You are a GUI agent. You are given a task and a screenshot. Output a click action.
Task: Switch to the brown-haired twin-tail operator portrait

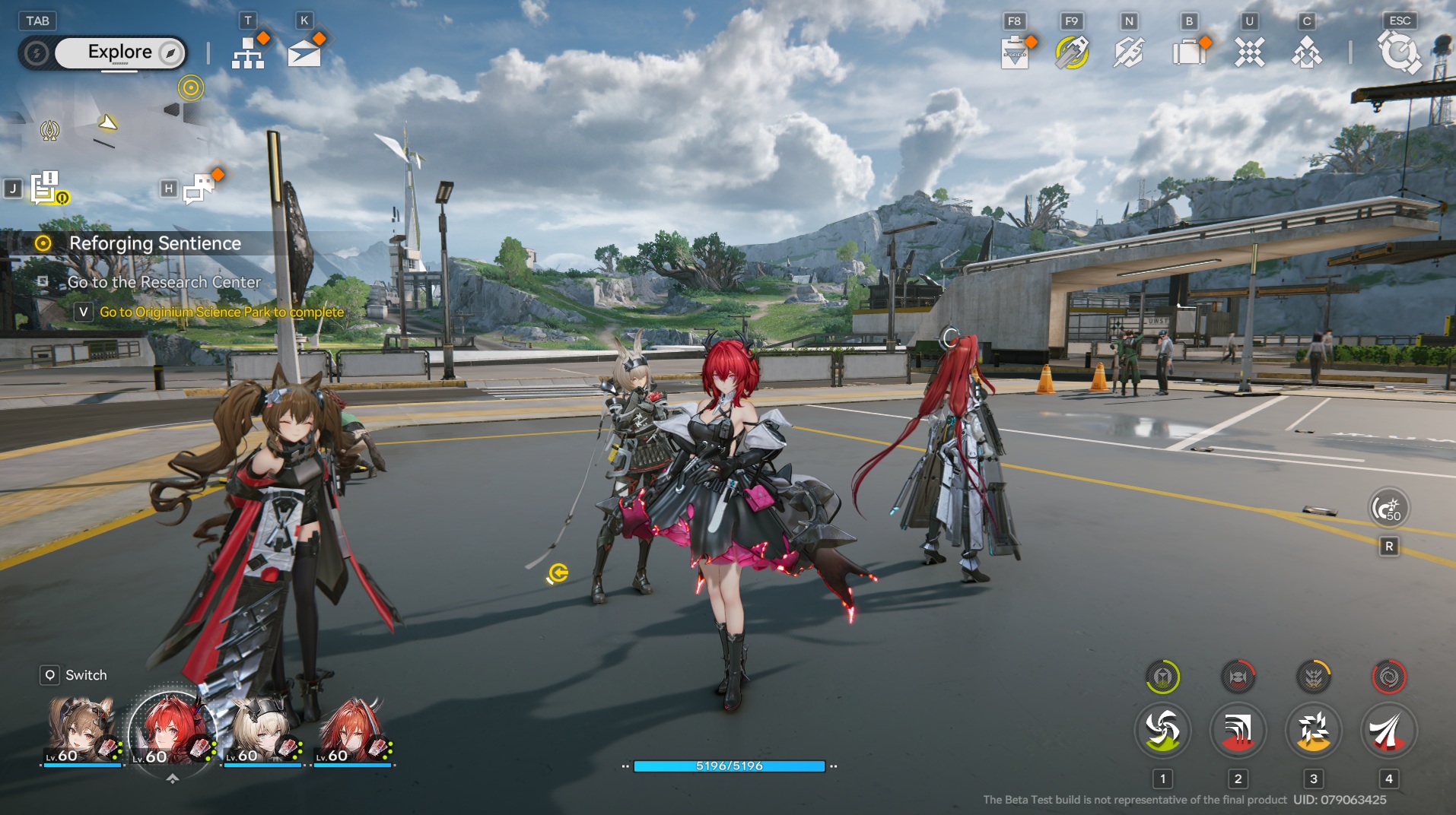pos(81,731)
